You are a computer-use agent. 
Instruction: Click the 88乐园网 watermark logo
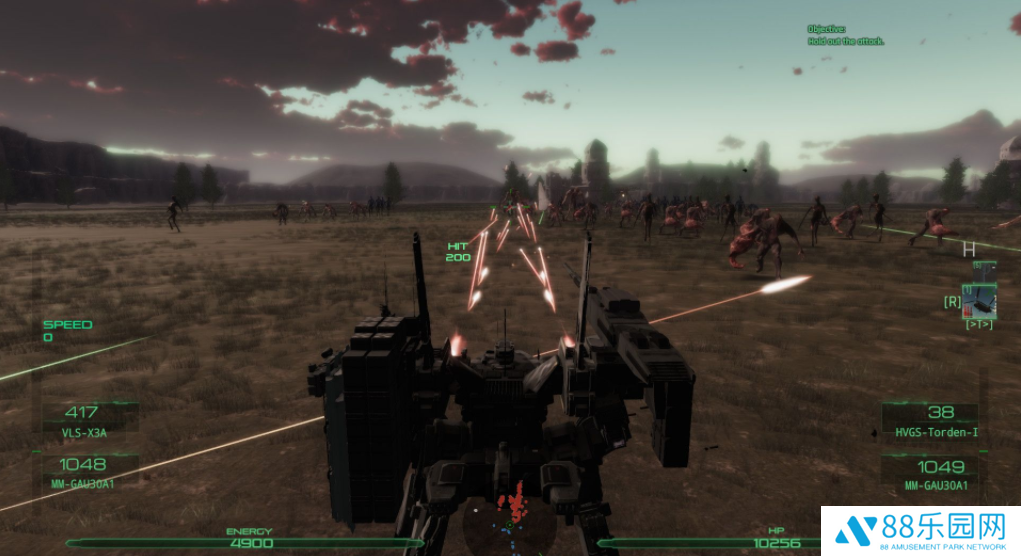click(920, 530)
